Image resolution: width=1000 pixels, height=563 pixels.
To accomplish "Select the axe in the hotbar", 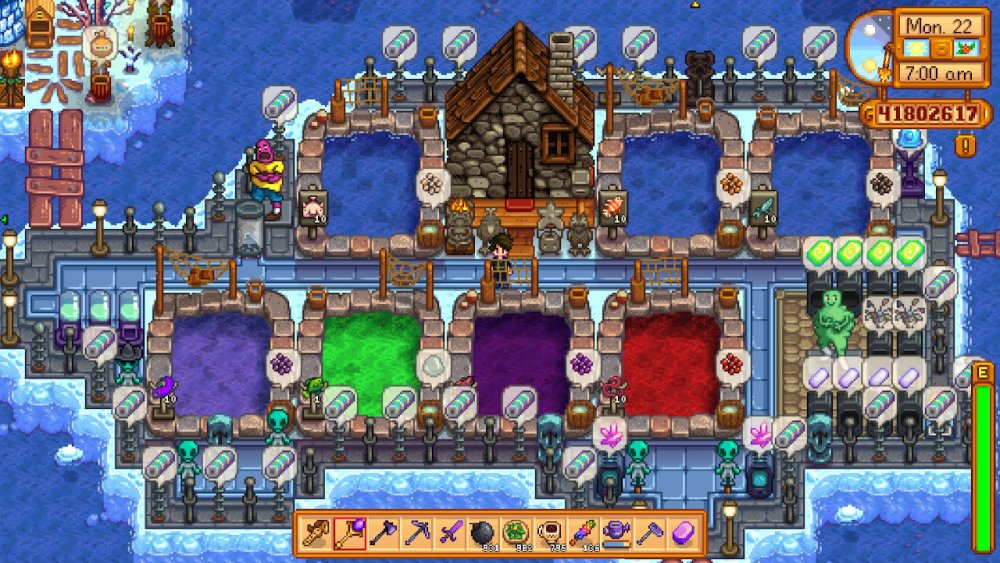I will tap(383, 532).
